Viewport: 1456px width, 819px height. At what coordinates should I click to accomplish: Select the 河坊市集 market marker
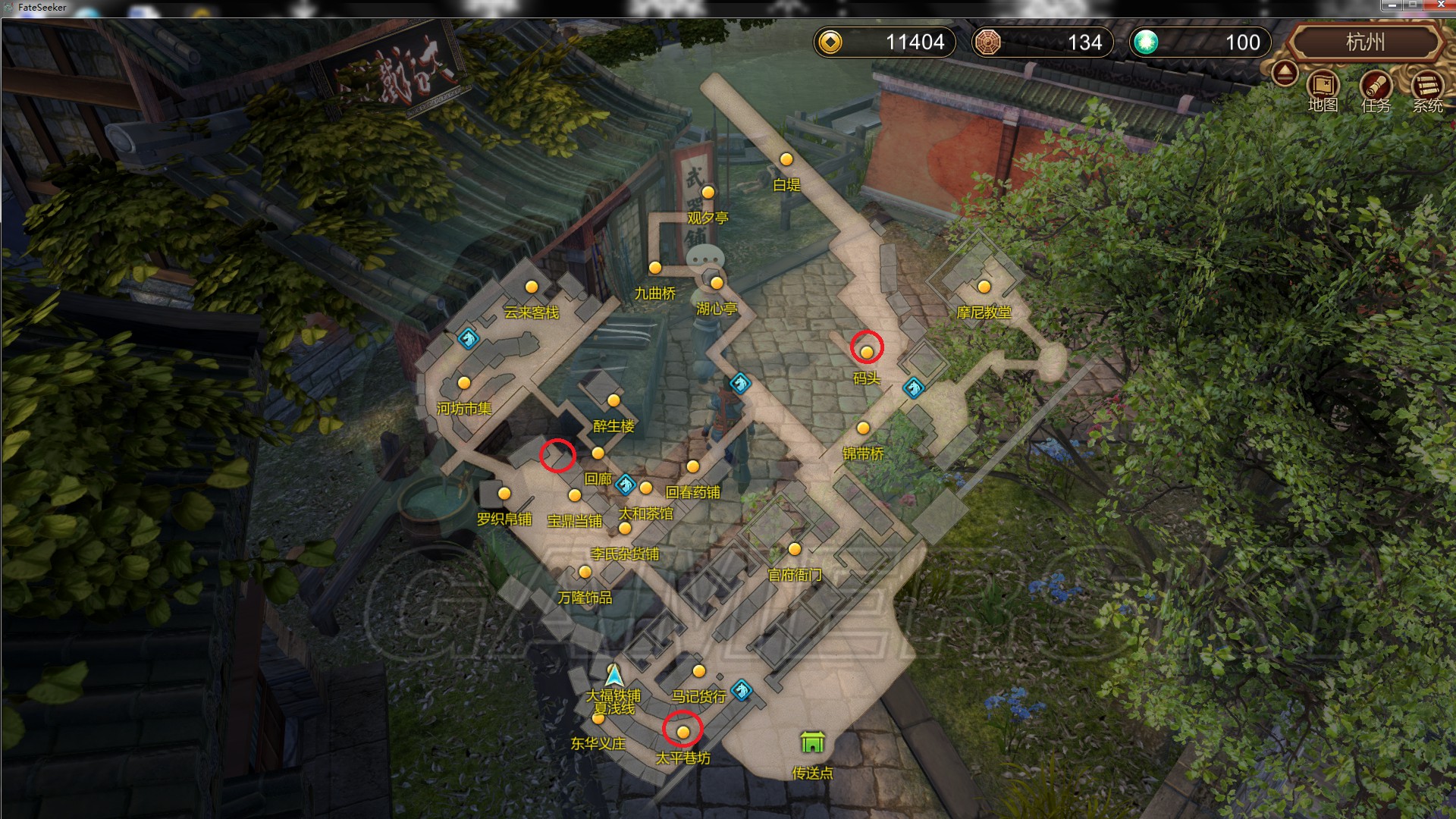tap(464, 383)
